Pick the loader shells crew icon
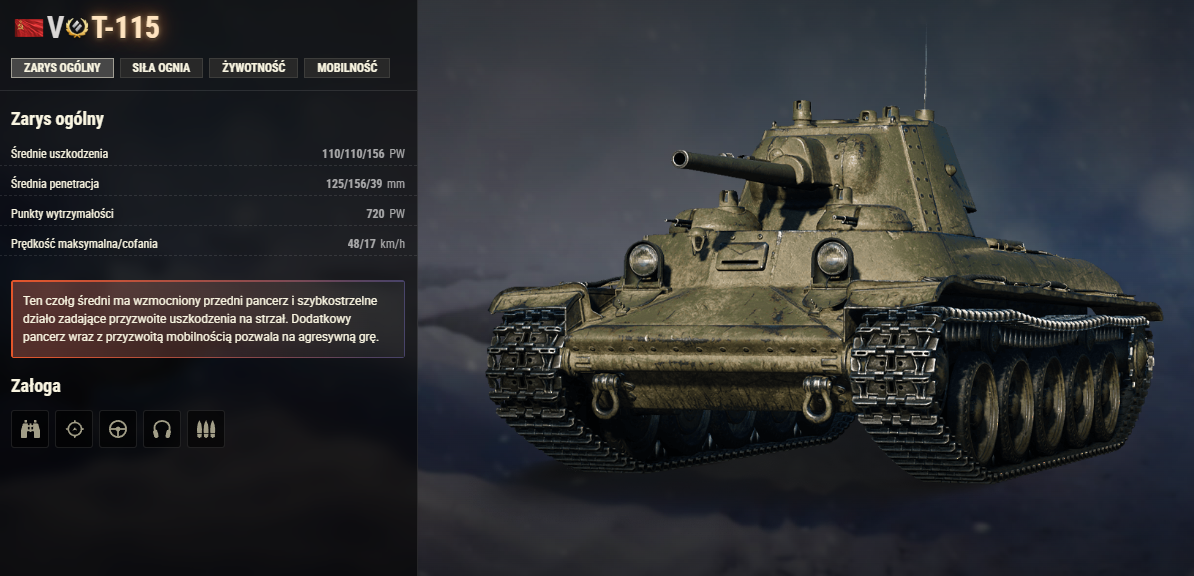The width and height of the screenshot is (1194, 576). (206, 429)
